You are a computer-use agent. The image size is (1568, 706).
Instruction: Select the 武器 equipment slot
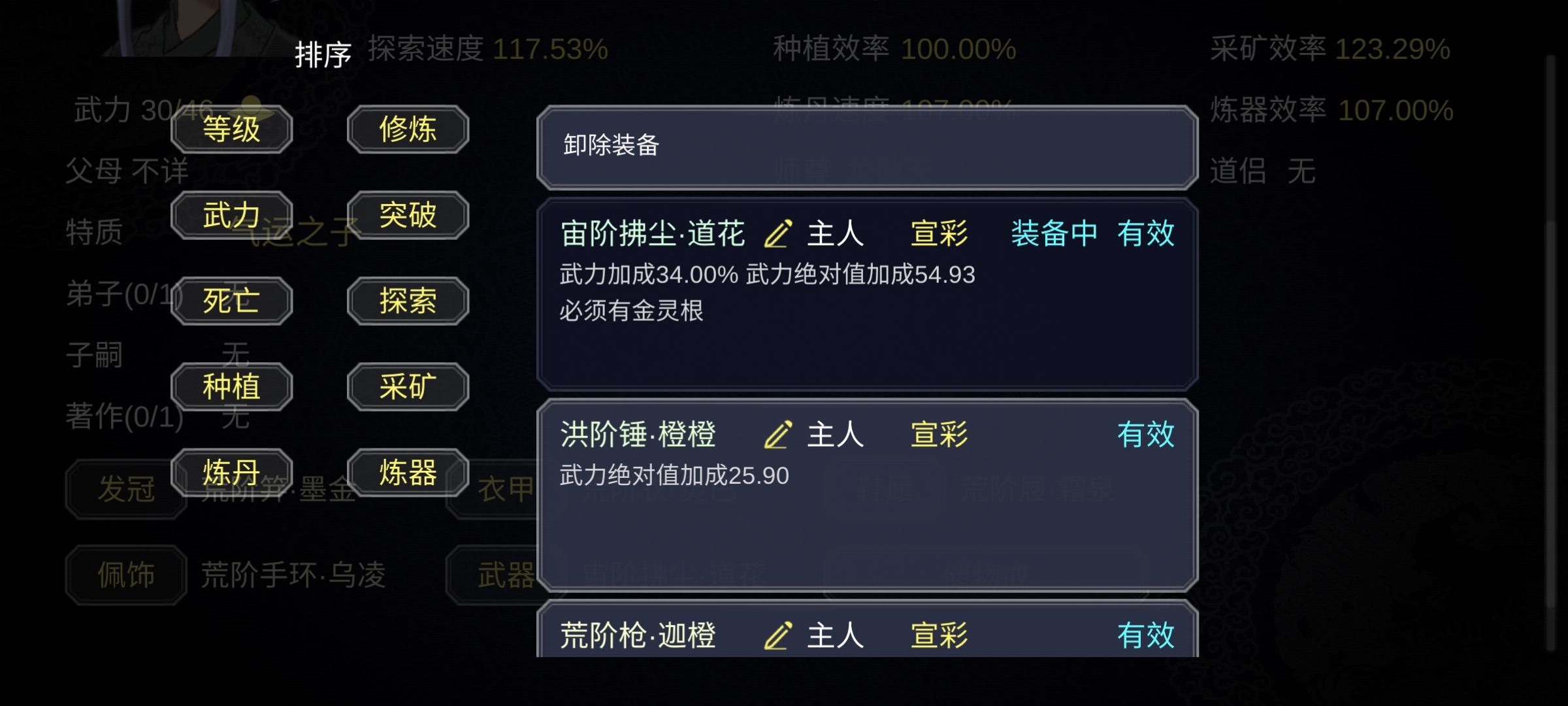coord(506,574)
